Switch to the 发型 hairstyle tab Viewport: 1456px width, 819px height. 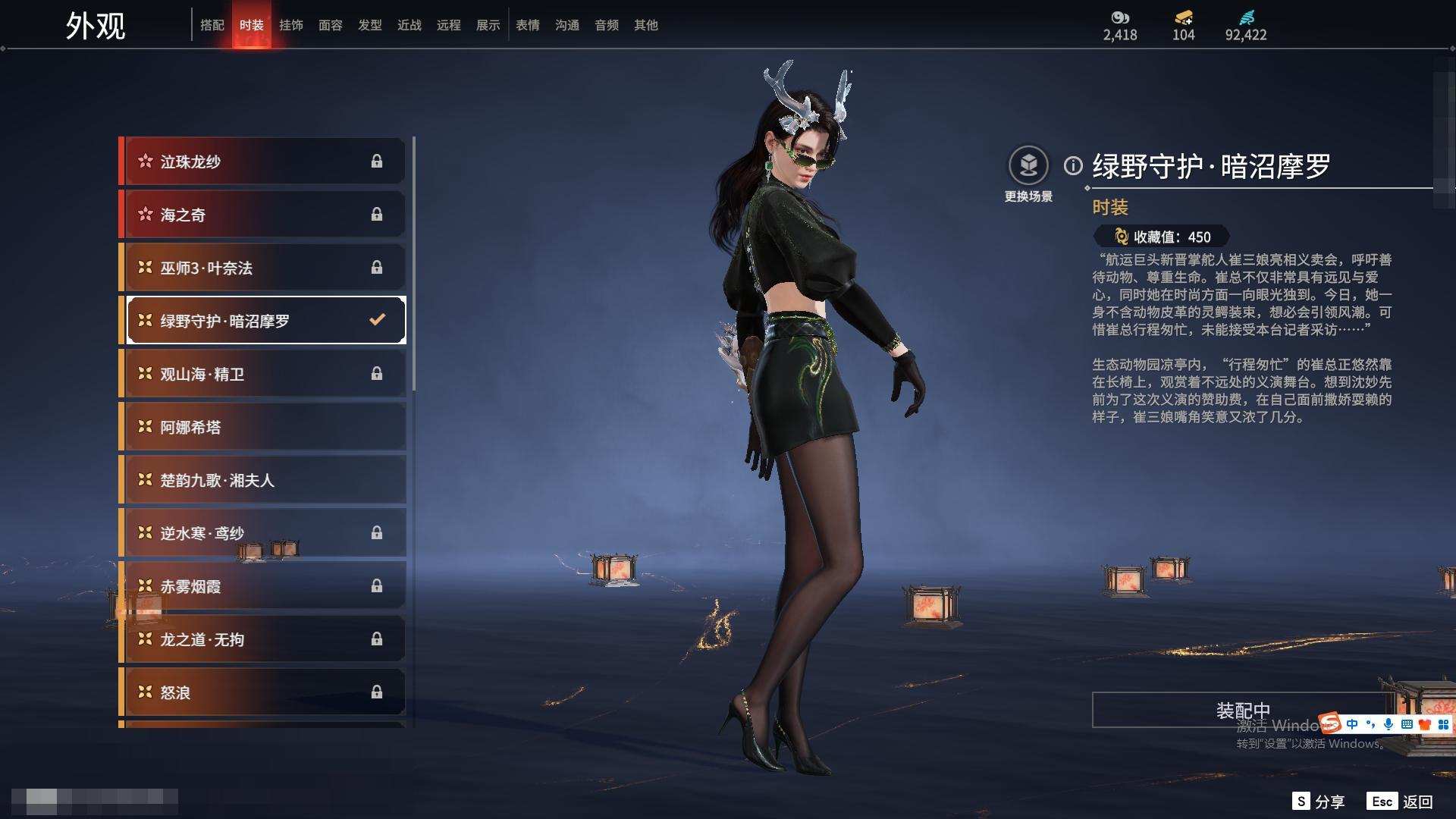click(370, 25)
